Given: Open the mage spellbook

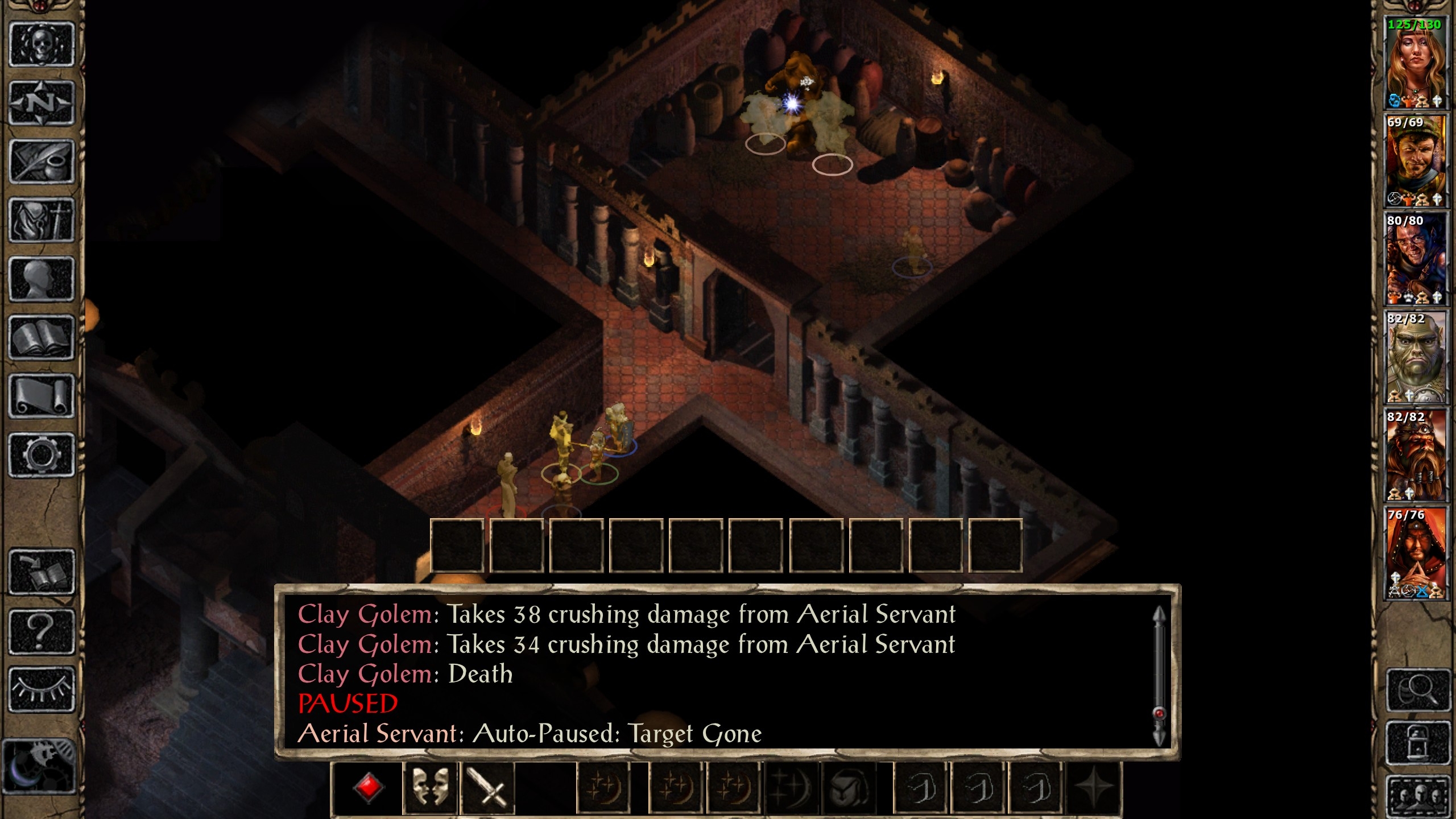Looking at the screenshot, I should coord(42,338).
